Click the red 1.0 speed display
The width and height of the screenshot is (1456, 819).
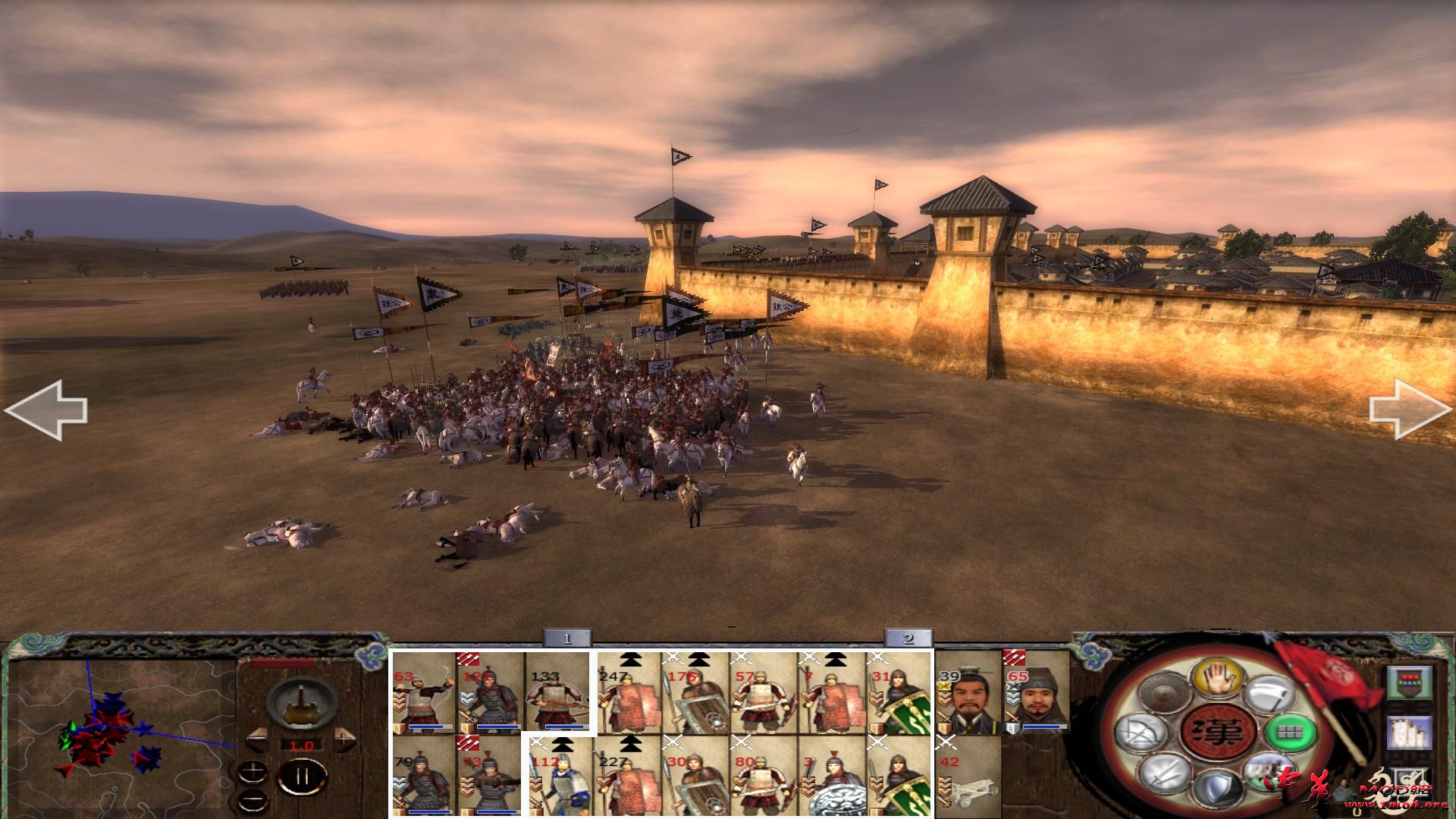coord(302,745)
